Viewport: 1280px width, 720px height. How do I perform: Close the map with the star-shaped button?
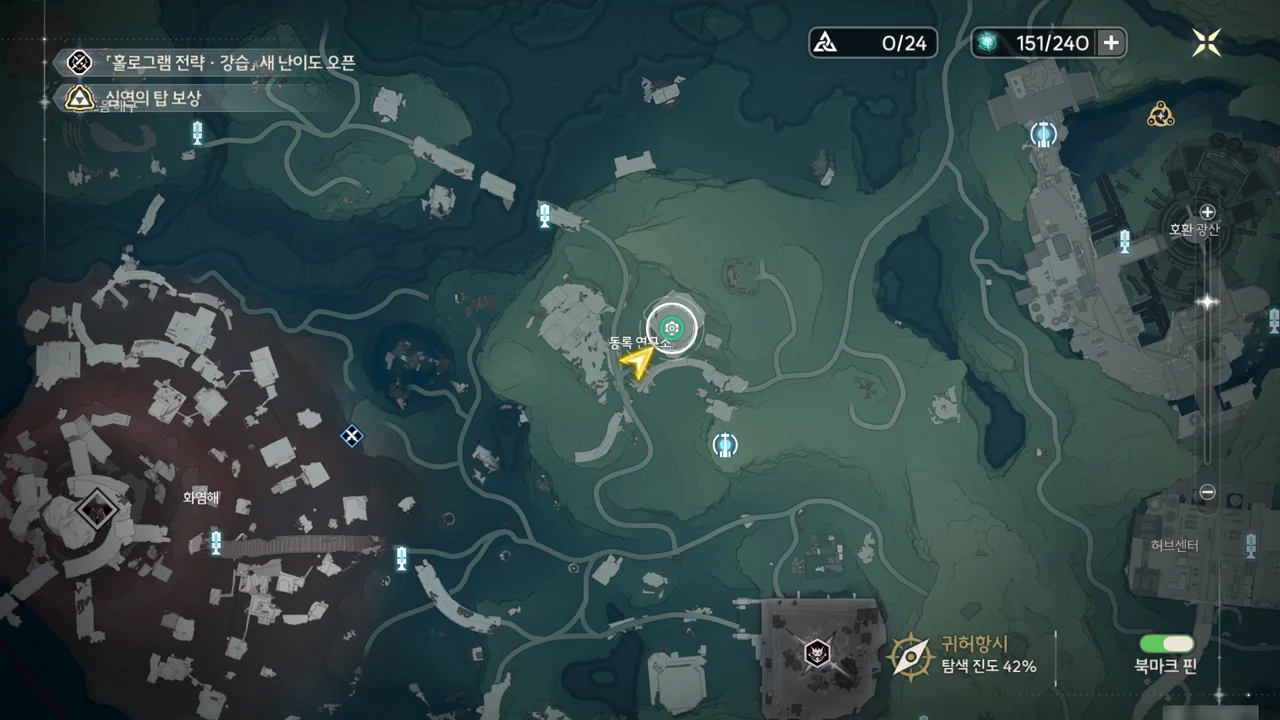(x=1207, y=42)
